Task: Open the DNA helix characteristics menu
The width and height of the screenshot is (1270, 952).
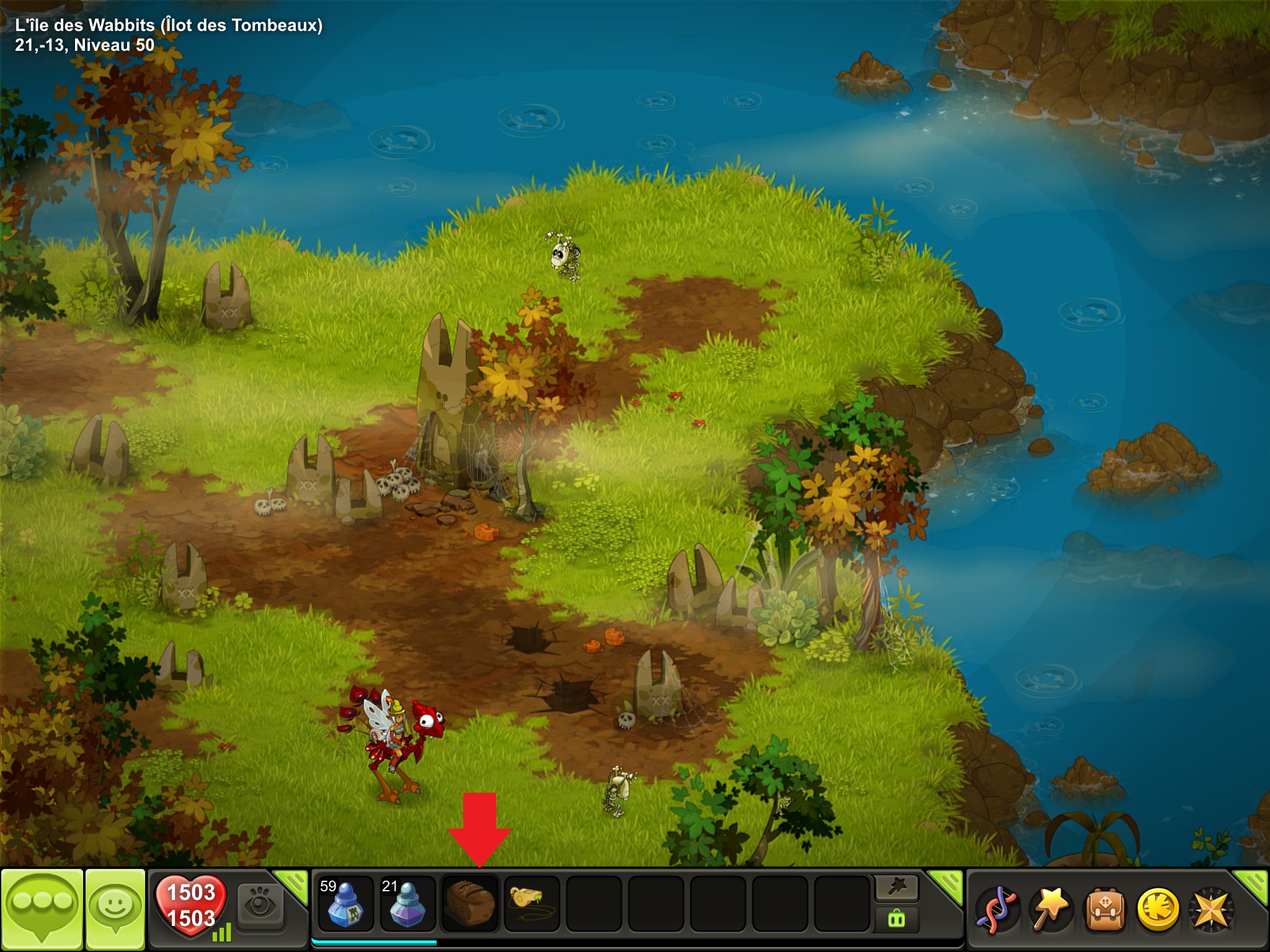Action: [997, 910]
